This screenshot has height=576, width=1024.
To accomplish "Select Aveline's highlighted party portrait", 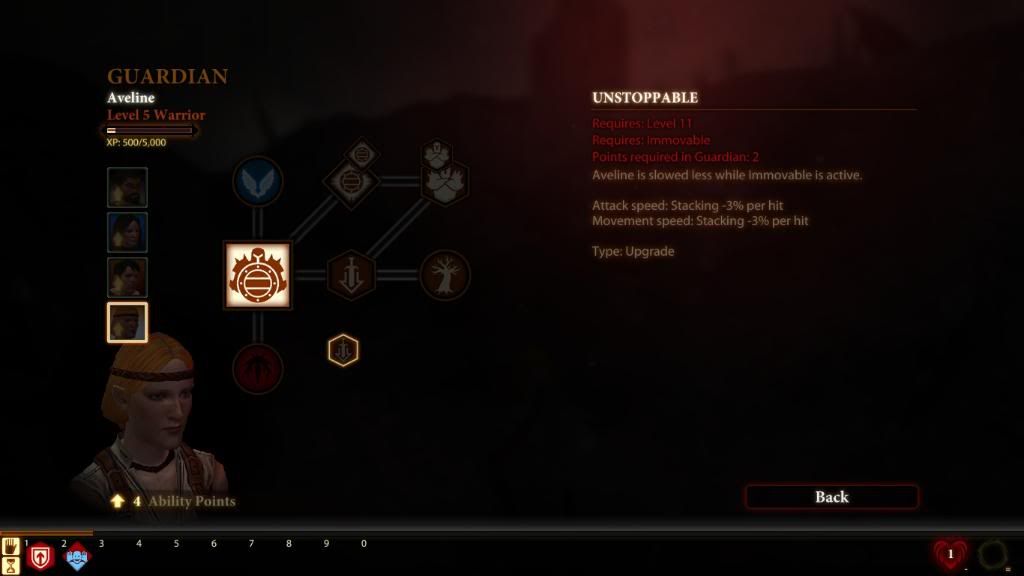I will point(127,323).
